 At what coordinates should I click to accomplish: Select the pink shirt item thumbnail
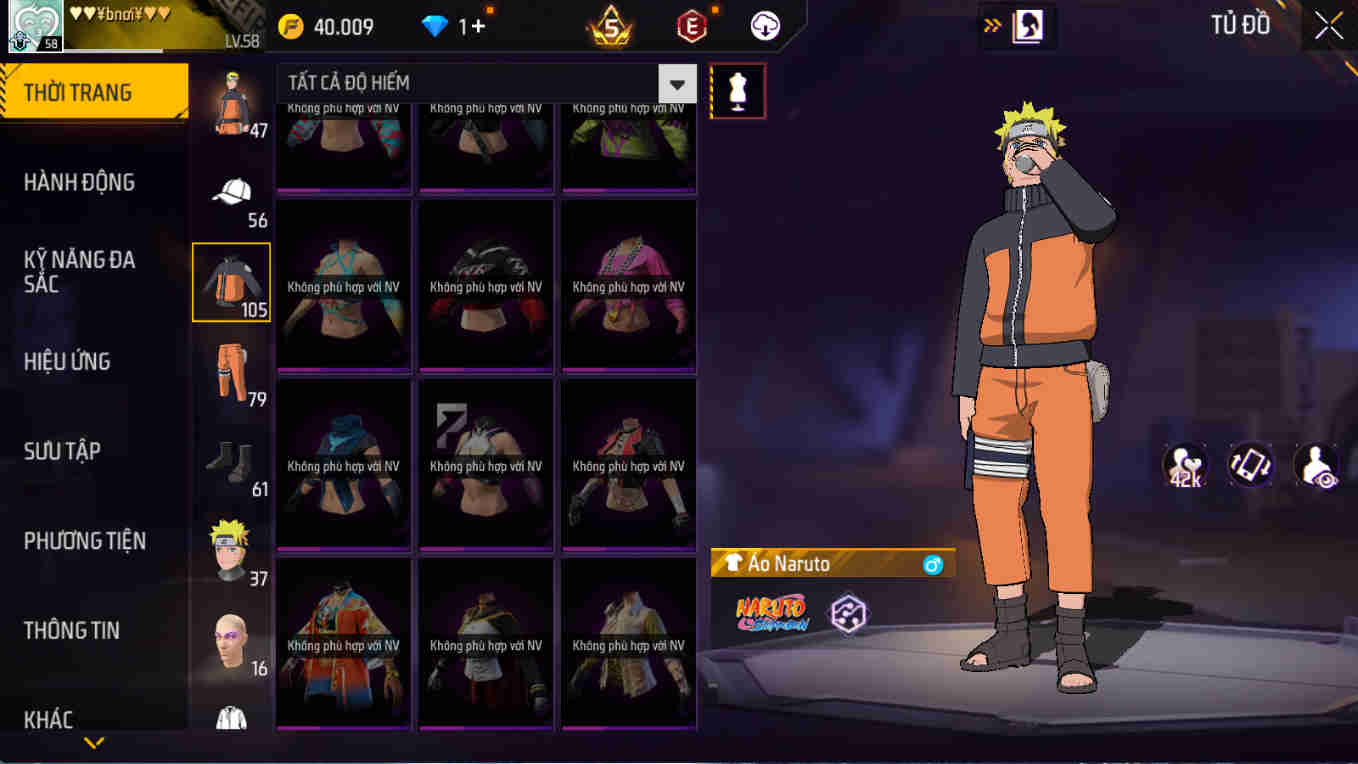628,285
